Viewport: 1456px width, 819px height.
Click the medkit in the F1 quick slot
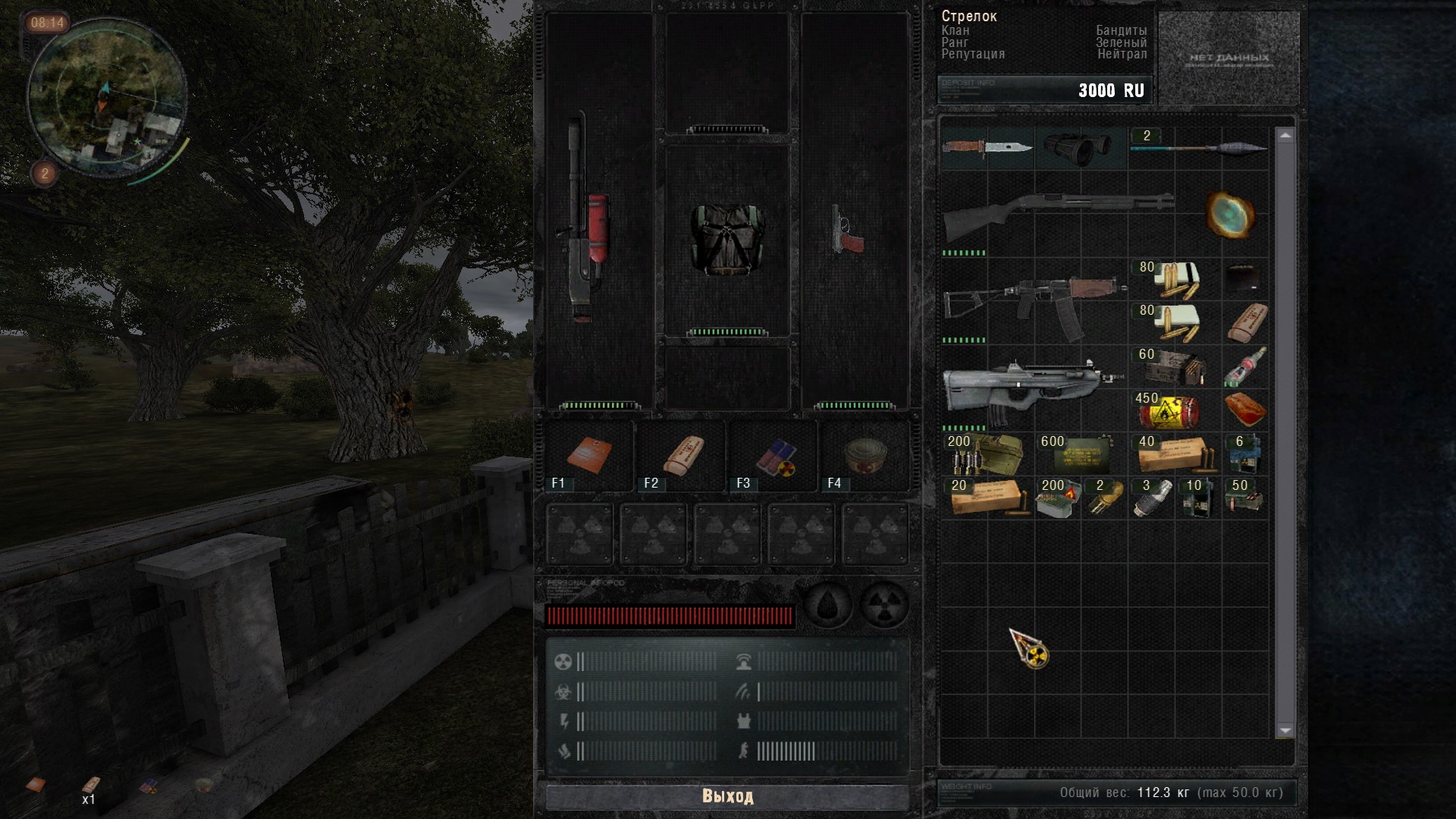(x=589, y=455)
